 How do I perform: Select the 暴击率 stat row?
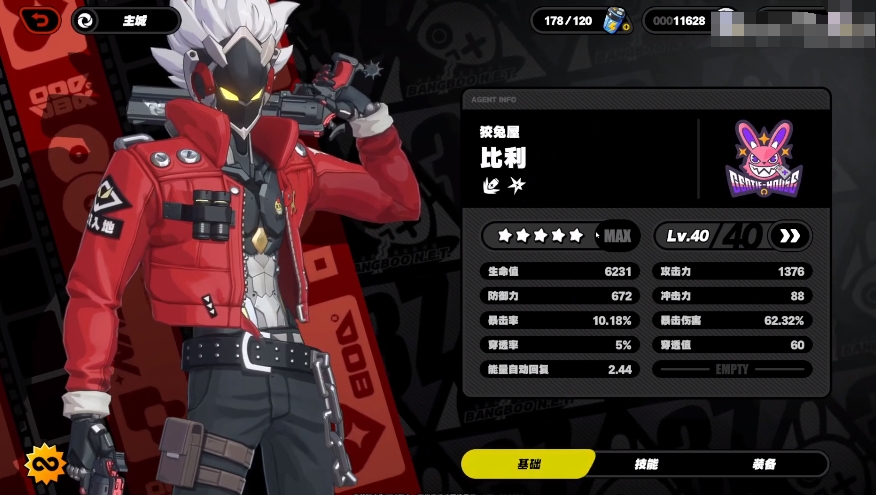[559, 320]
